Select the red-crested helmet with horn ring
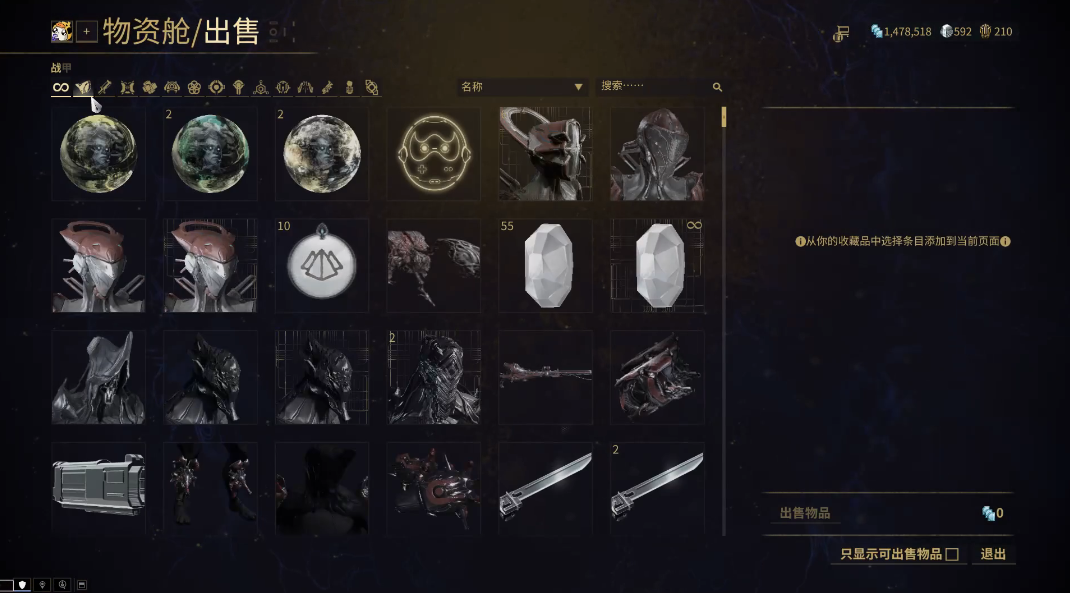The height and width of the screenshot is (593, 1070). click(546, 155)
